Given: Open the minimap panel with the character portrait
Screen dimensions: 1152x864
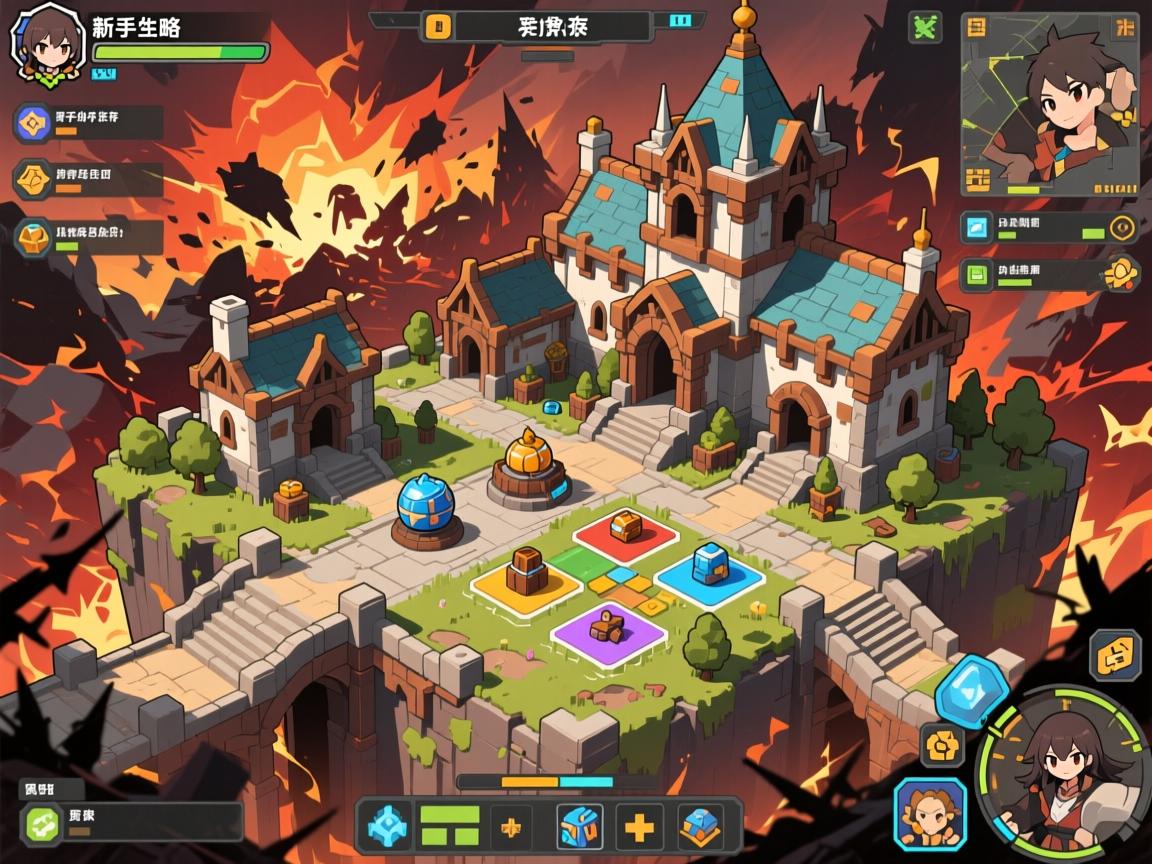Looking at the screenshot, I should pyautogui.click(x=1049, y=104).
